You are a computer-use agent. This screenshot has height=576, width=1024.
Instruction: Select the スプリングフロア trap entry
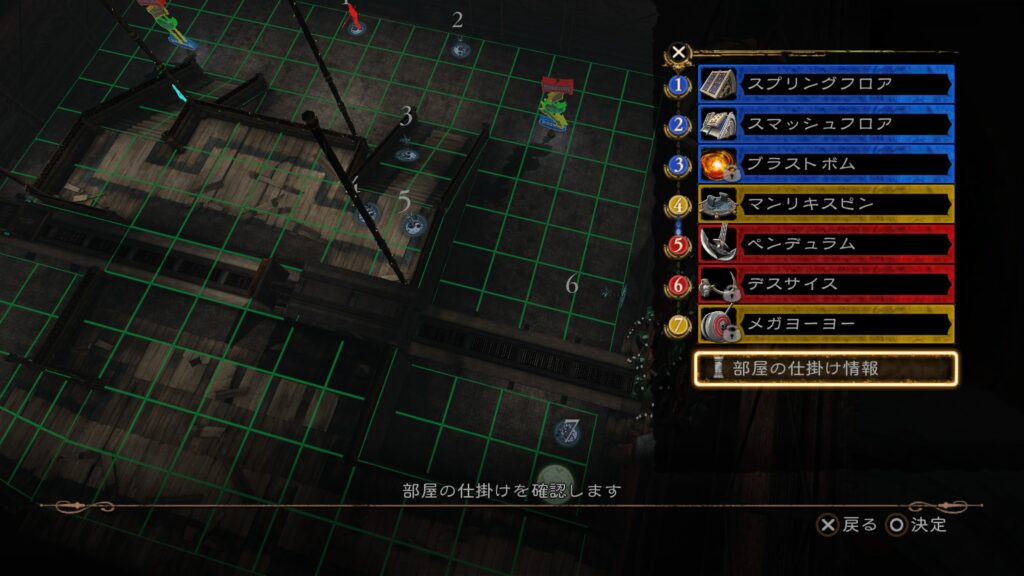point(825,84)
